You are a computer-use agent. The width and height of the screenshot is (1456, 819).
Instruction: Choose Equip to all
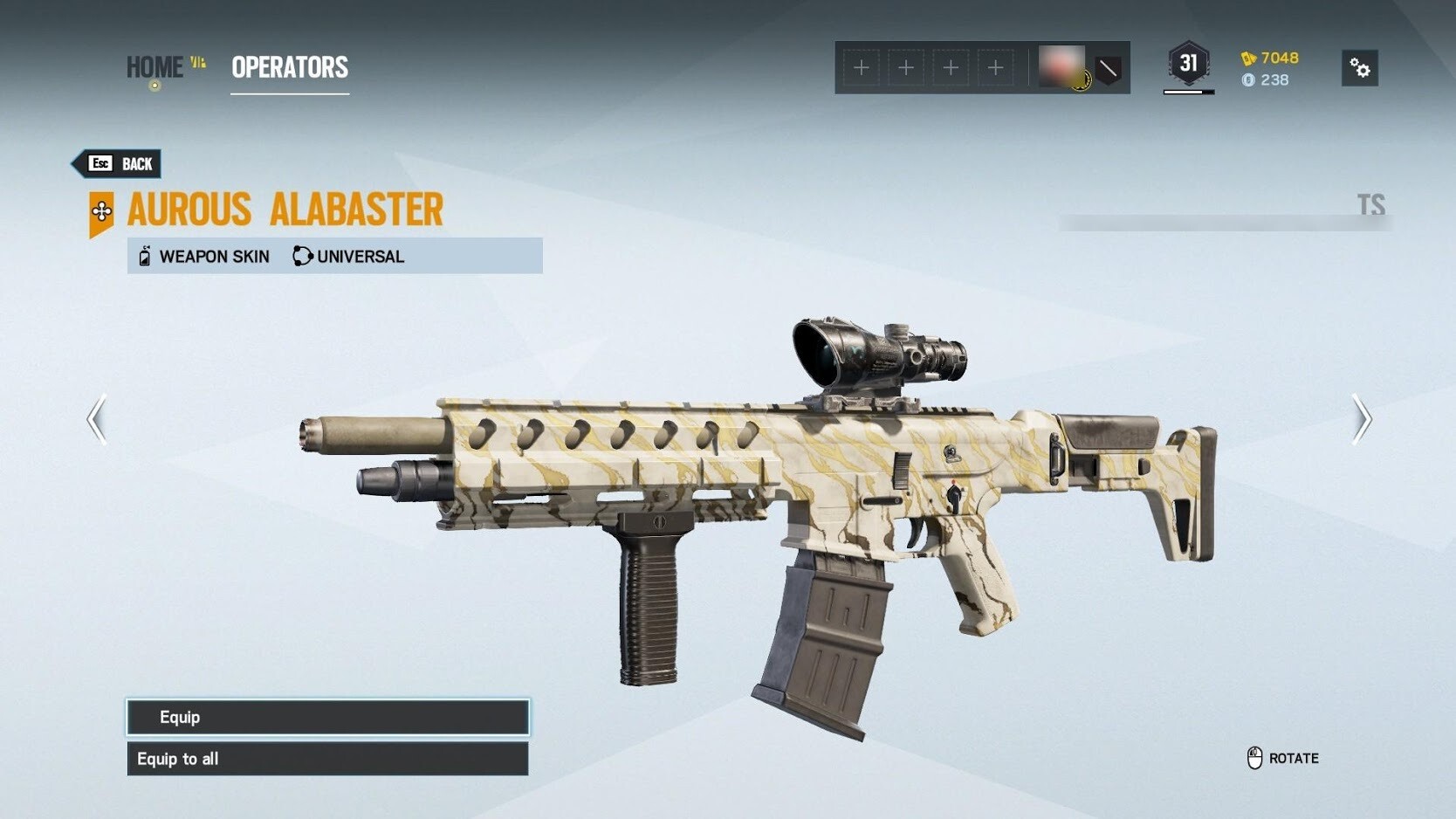point(327,759)
